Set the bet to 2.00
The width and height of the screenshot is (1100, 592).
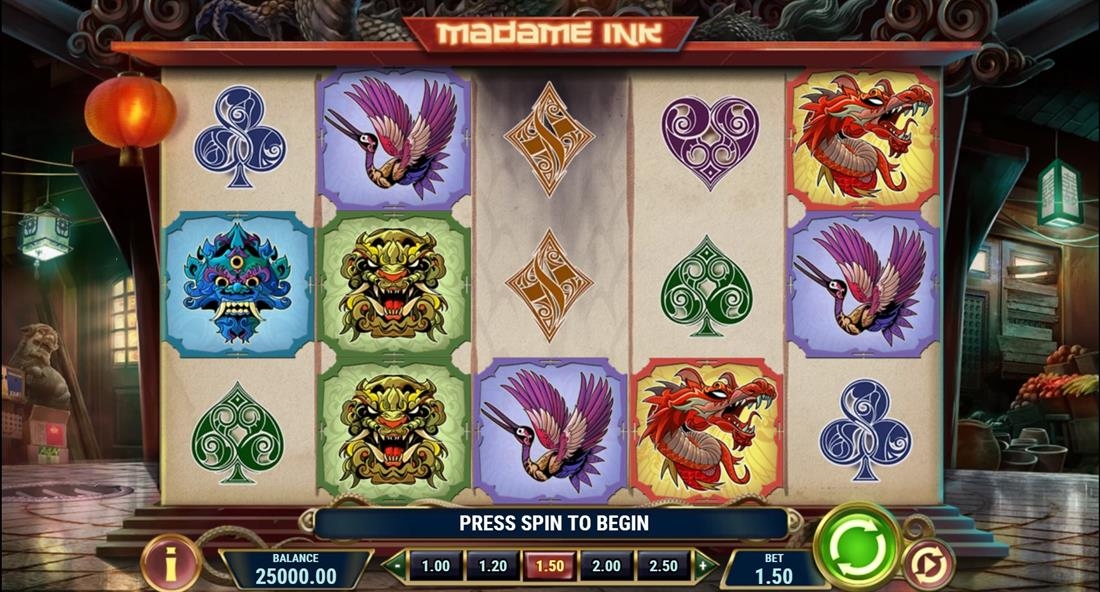606,566
